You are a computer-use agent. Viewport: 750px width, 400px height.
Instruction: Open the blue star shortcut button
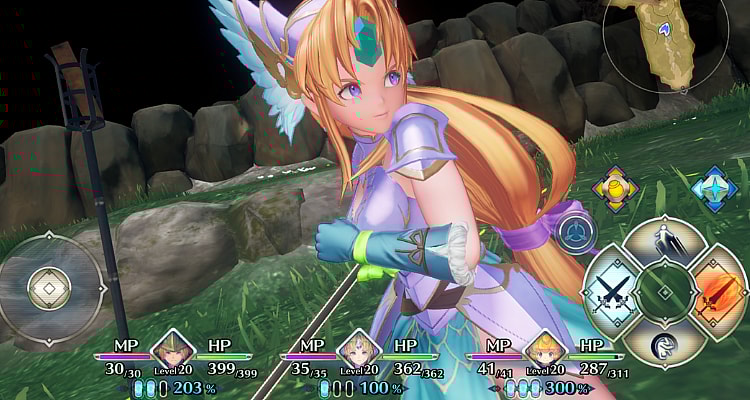(714, 187)
